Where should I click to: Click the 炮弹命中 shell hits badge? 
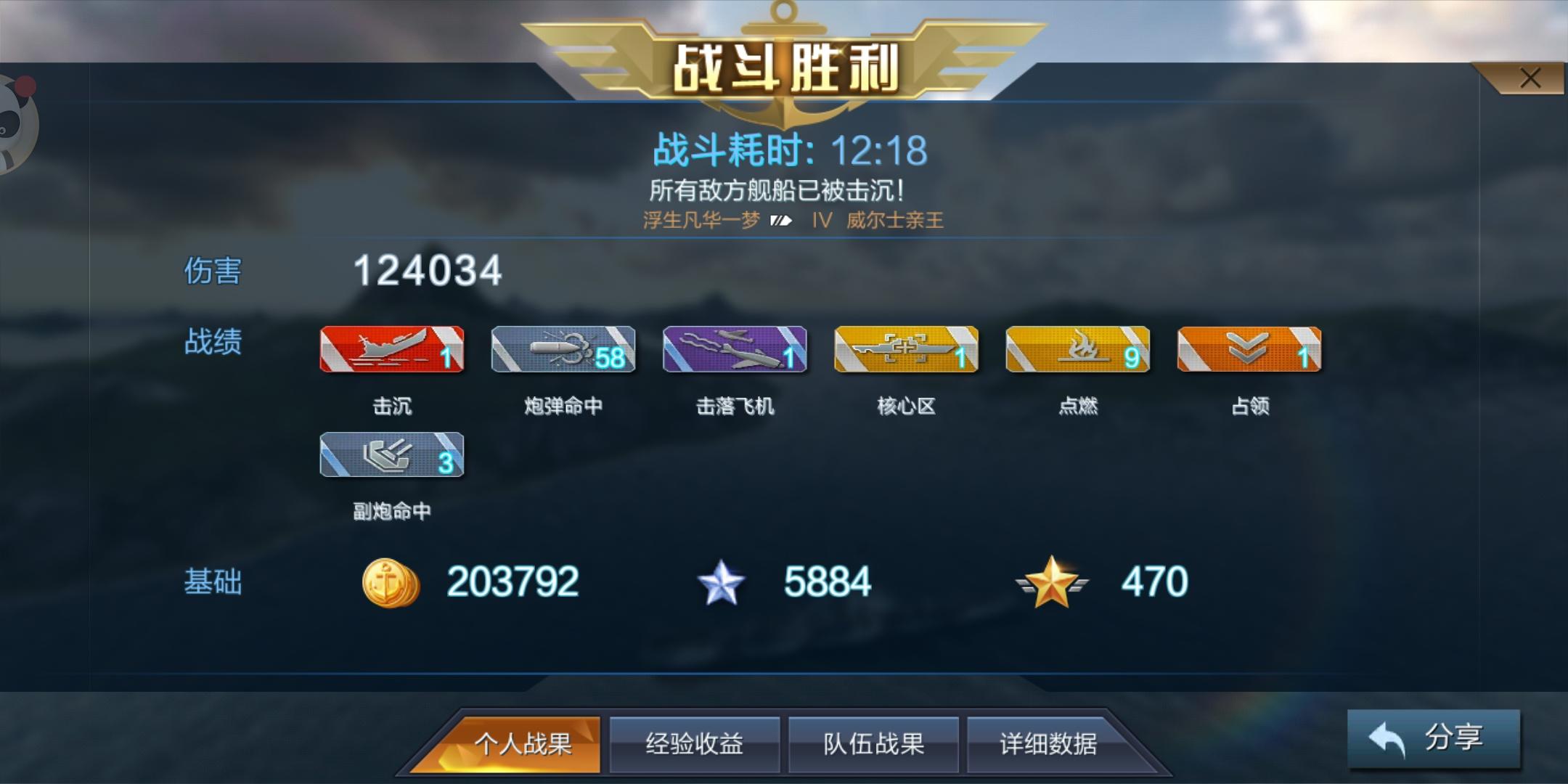coord(563,349)
